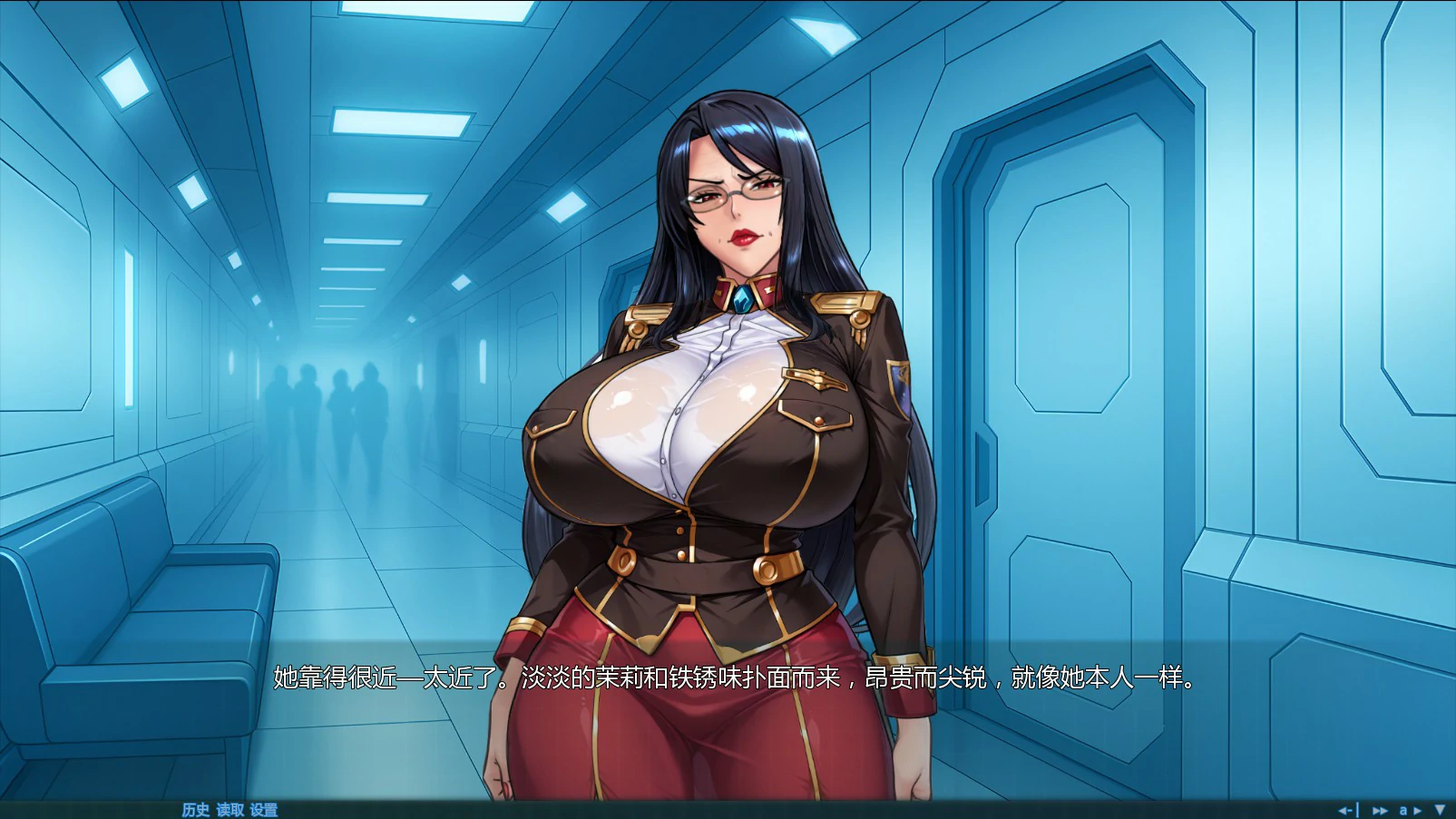Toggle auto-play with the "a" icon
Viewport: 1456px width, 819px height.
coord(1404,810)
